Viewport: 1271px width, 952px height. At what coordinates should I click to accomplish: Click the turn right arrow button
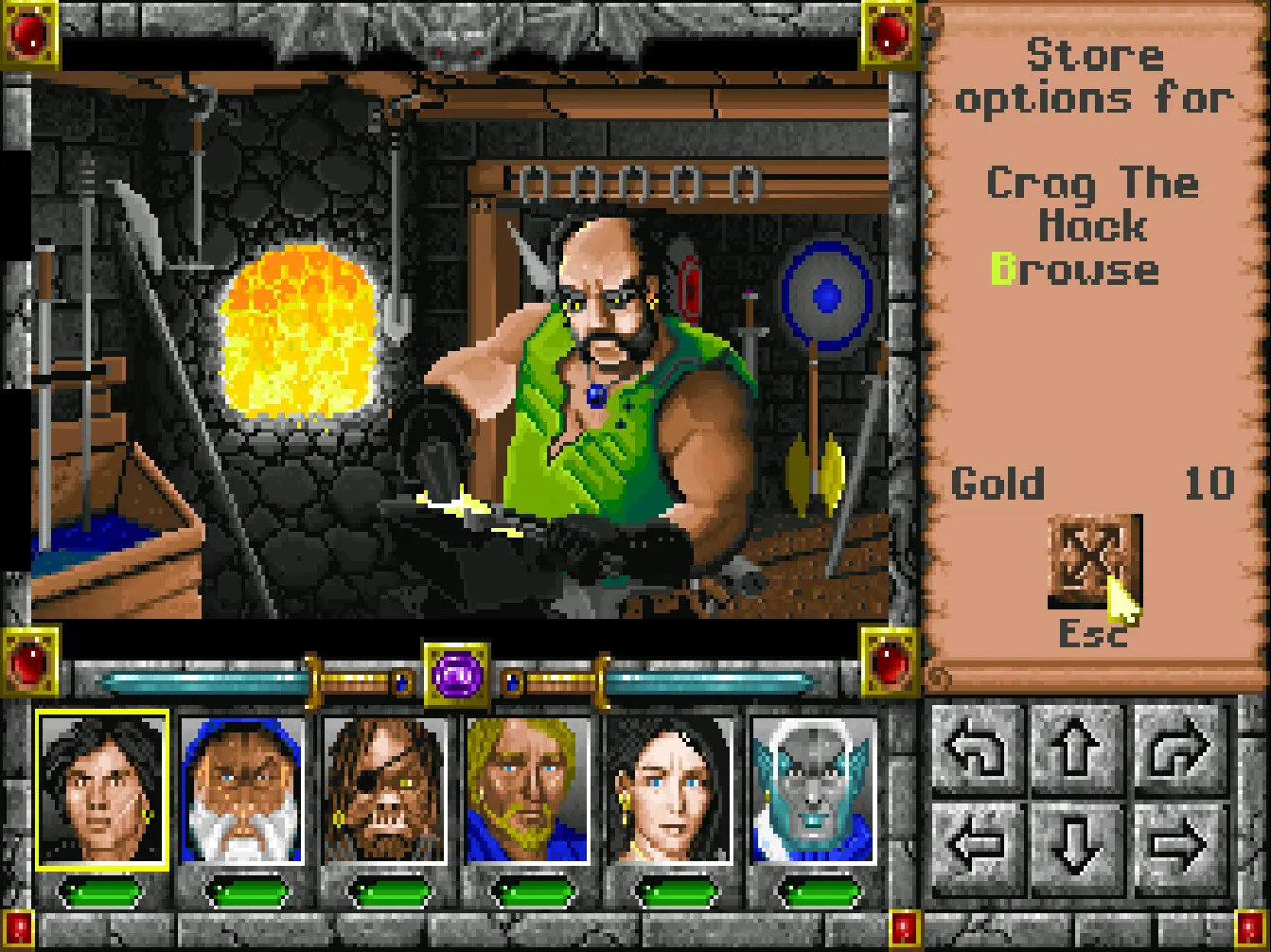[x=1179, y=749]
